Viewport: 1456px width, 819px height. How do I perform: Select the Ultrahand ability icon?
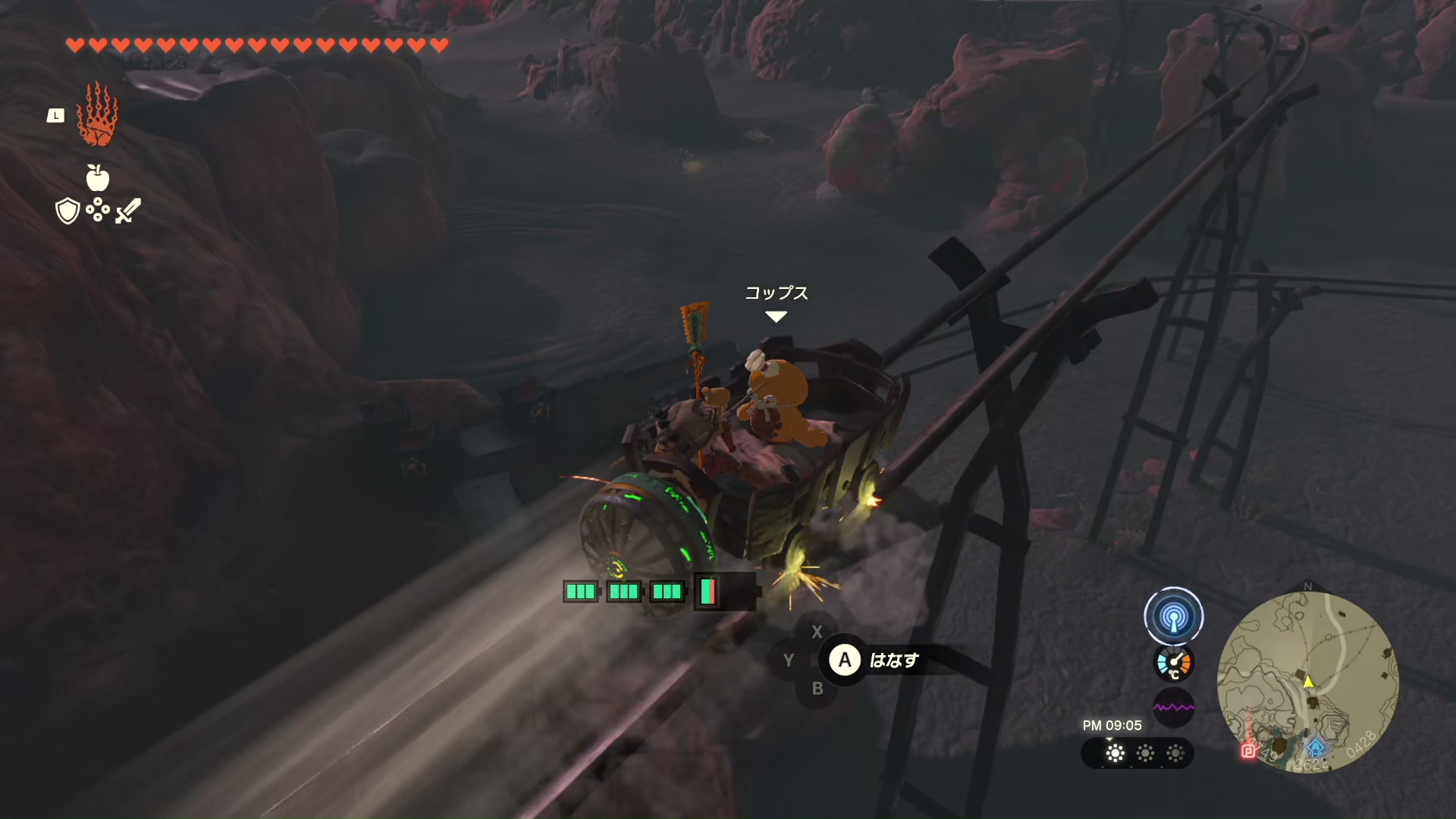coord(97,115)
